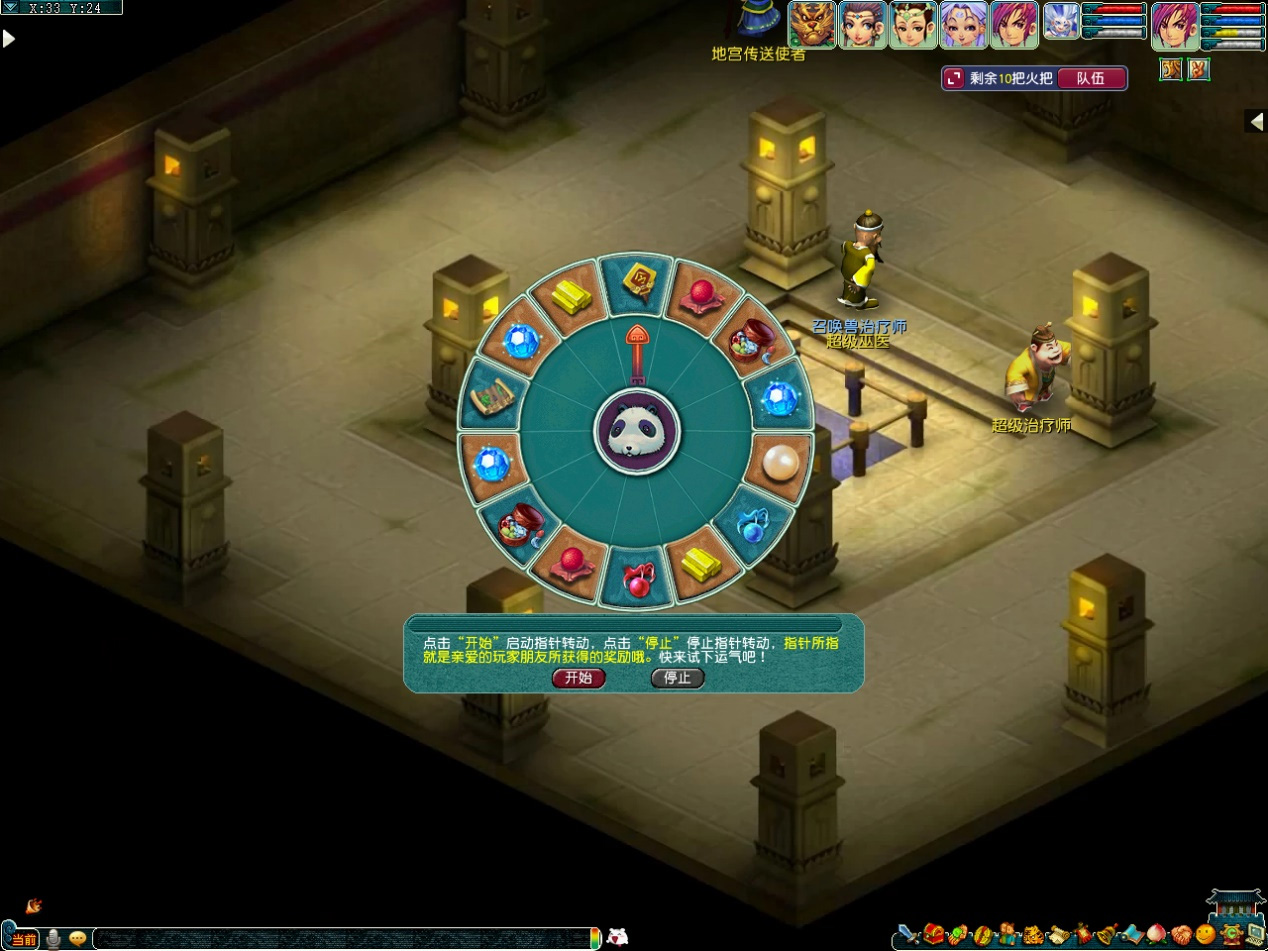Expand the side panel with the white left arrow

pos(1256,121)
